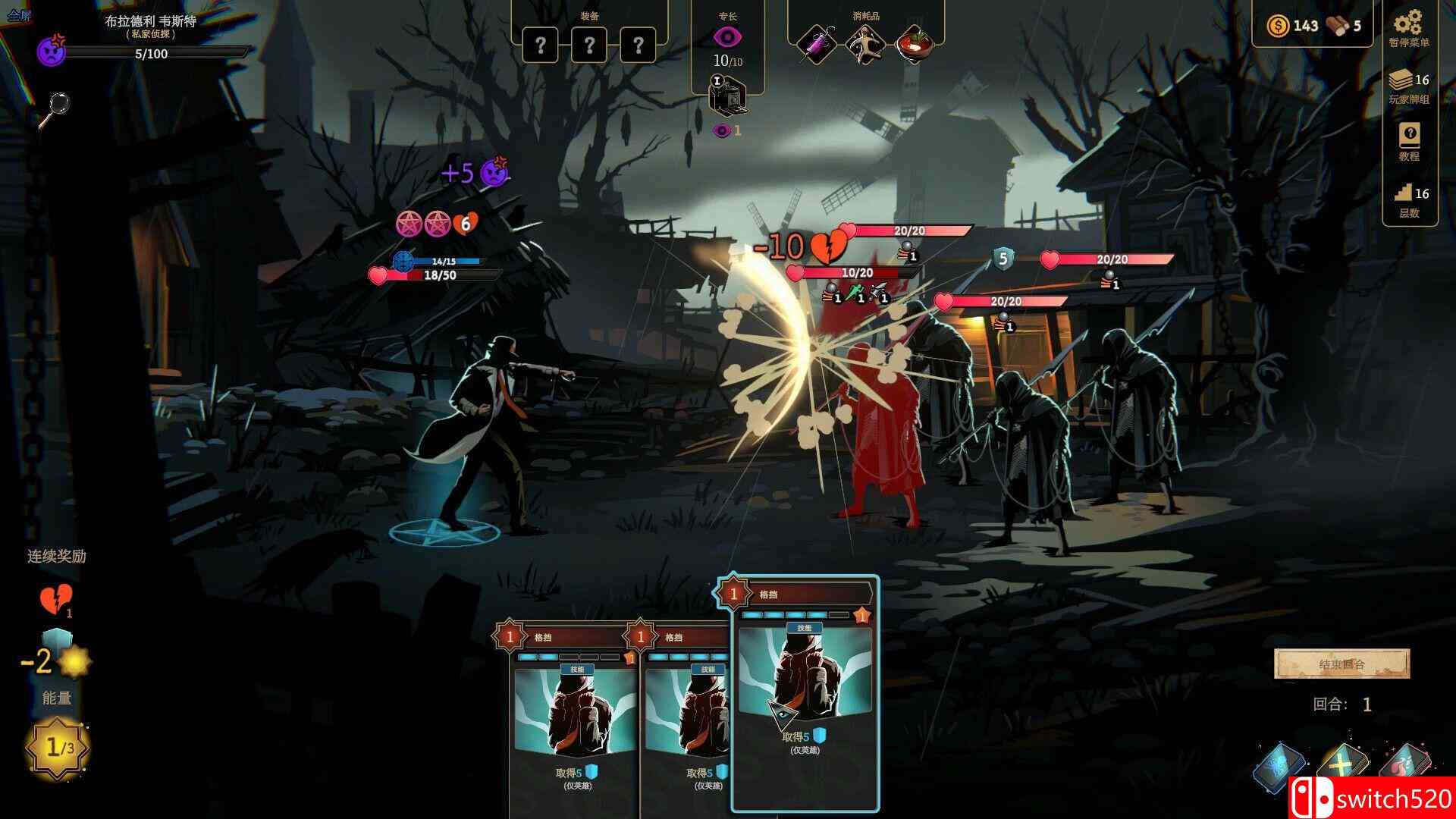The height and width of the screenshot is (819, 1456).
Task: Open the pause menu gear icon
Action: click(x=1408, y=21)
